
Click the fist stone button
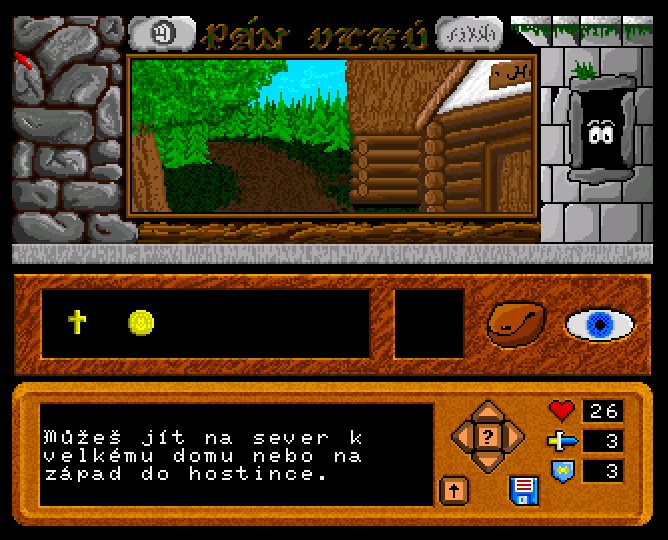[162, 35]
